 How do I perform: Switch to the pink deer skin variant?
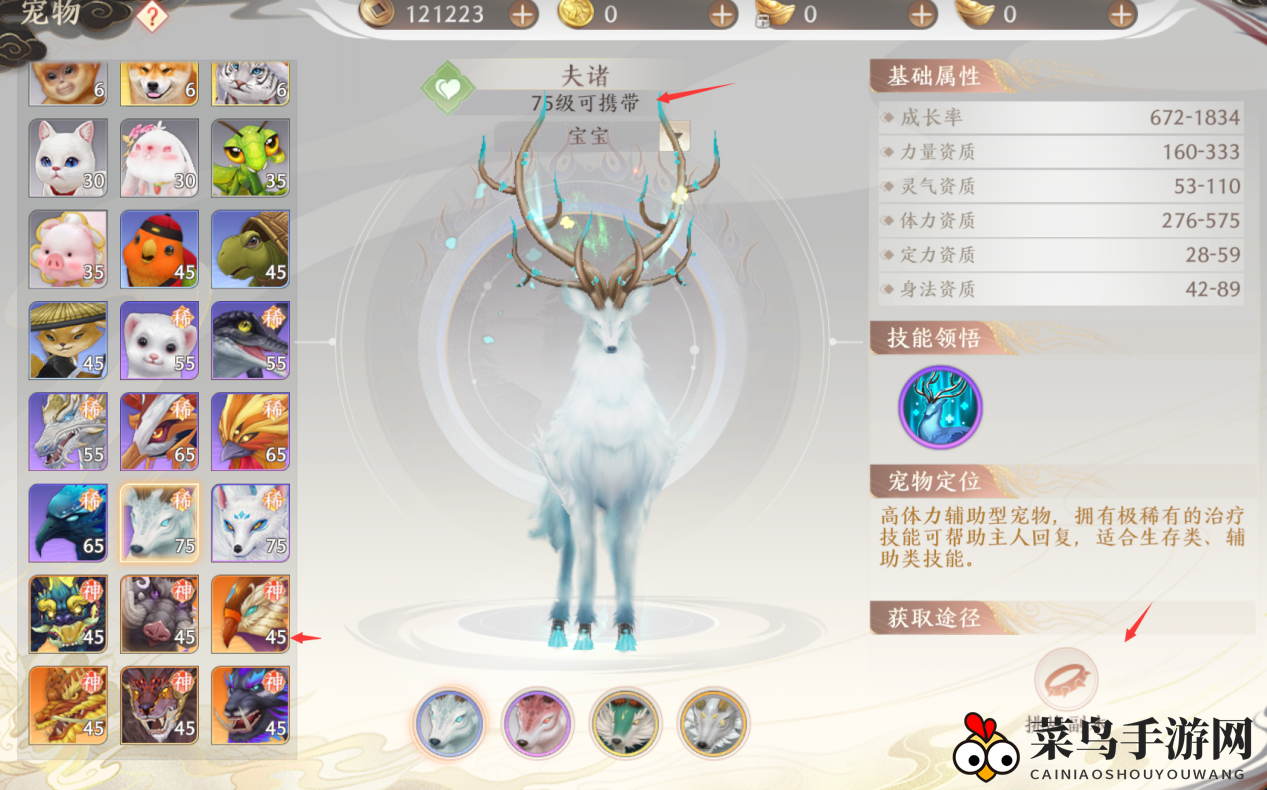click(536, 723)
